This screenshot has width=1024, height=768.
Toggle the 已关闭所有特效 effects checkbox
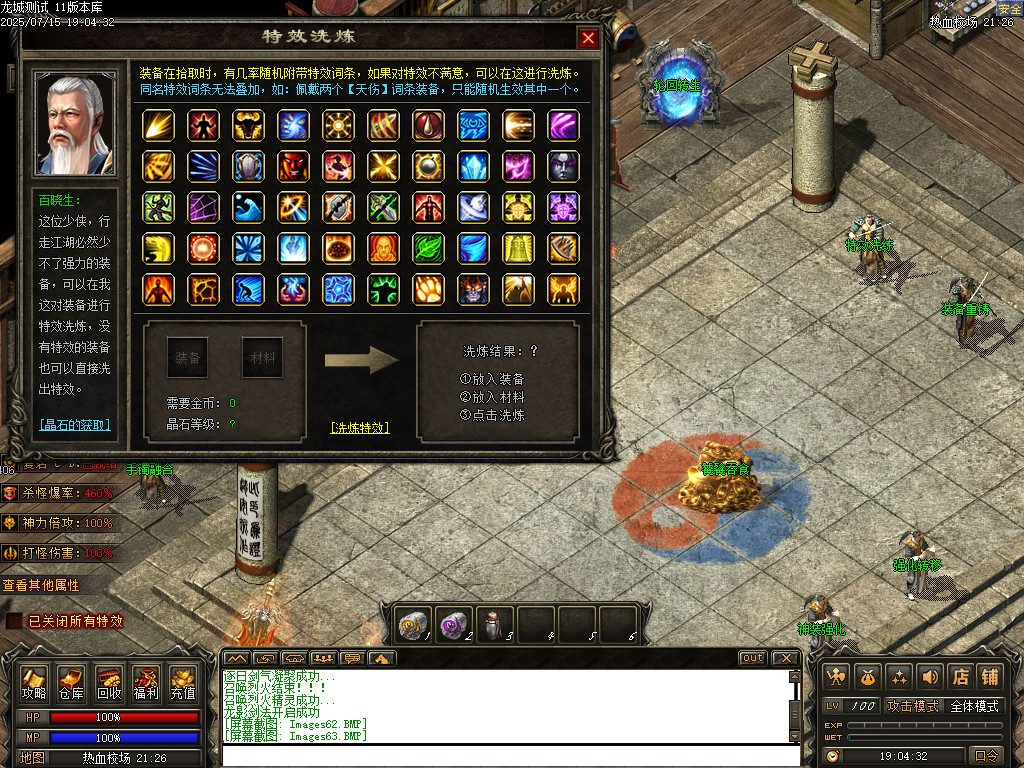[14, 621]
